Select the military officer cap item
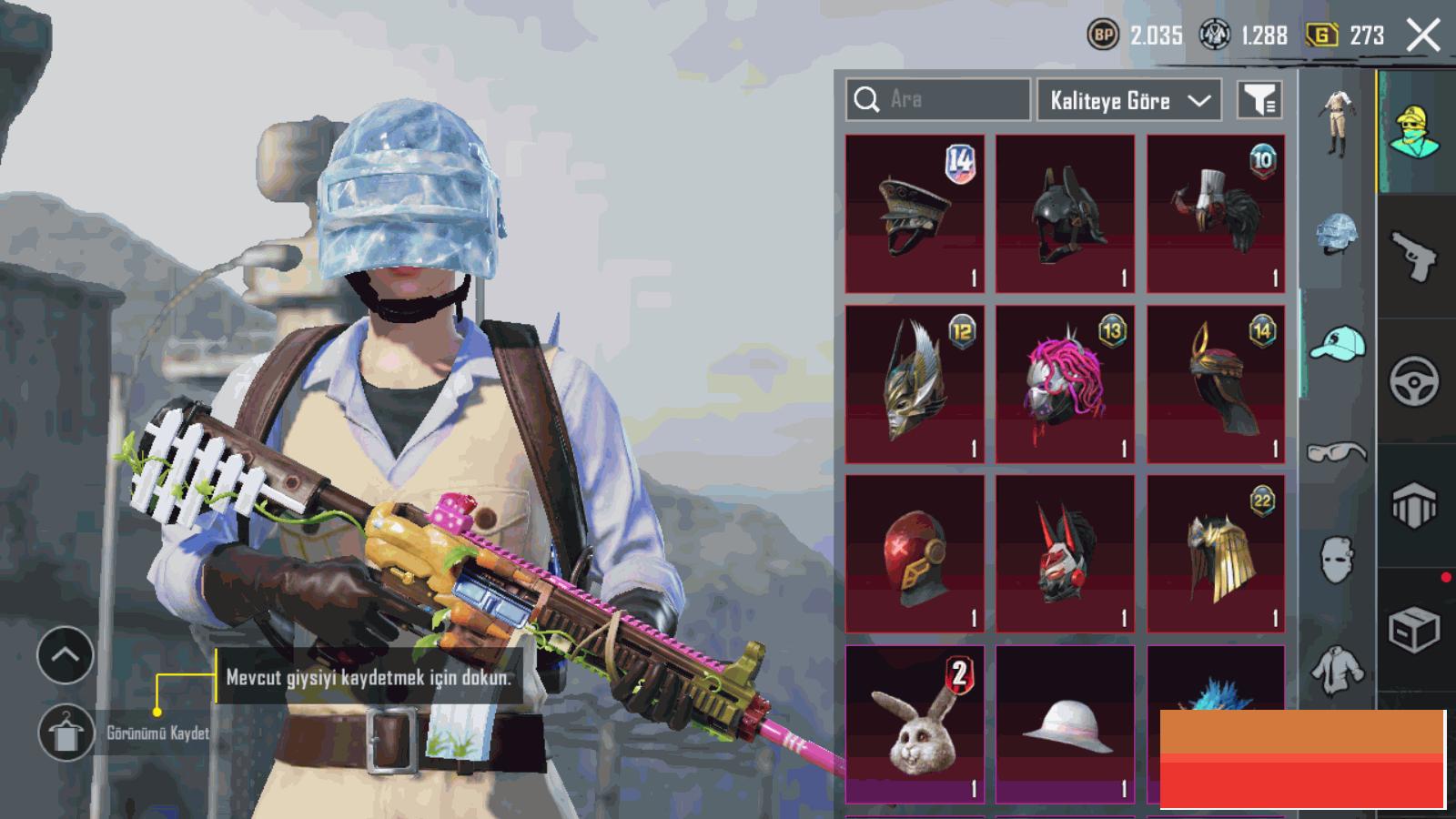The image size is (1456, 819). [915, 214]
